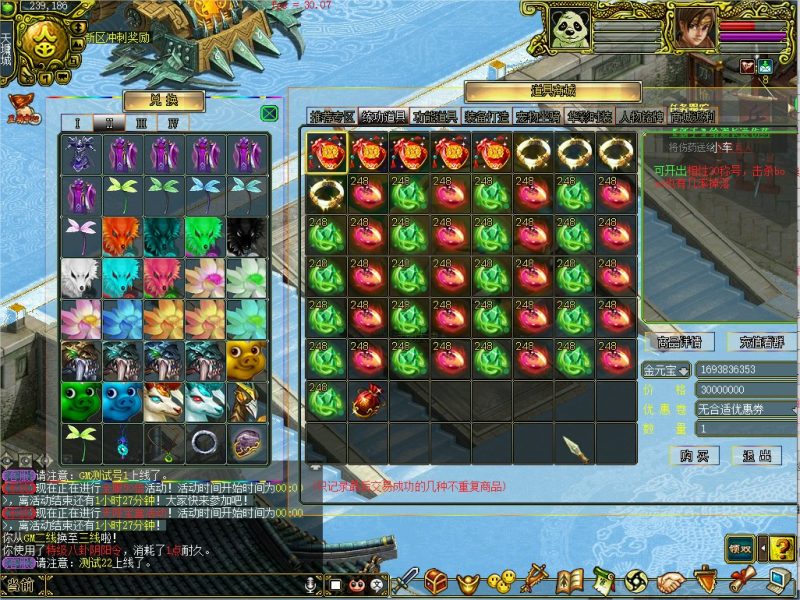Select exchange page tab IV
800x600 pixels.
click(x=173, y=123)
